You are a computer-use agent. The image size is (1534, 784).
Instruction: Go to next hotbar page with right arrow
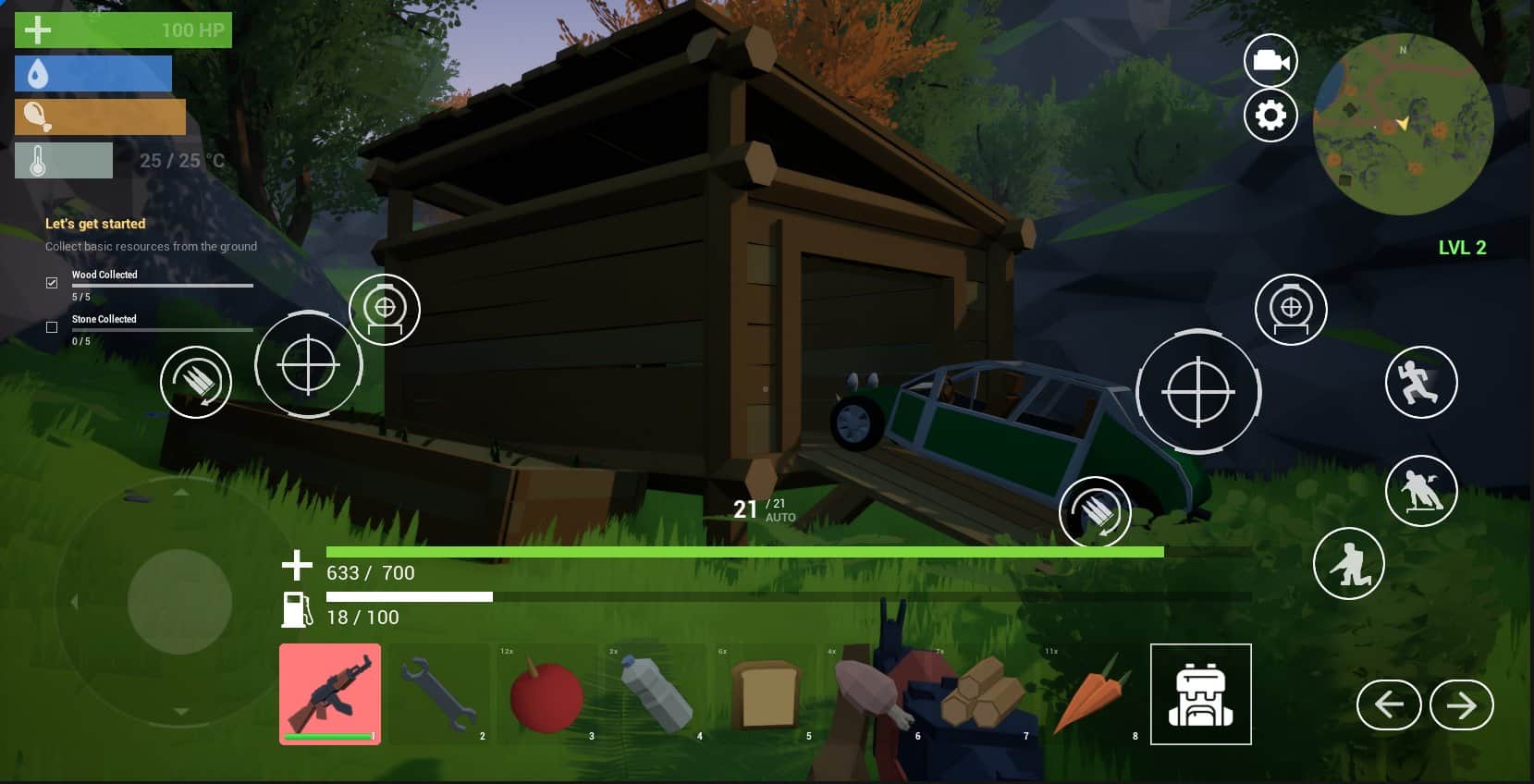click(1461, 705)
